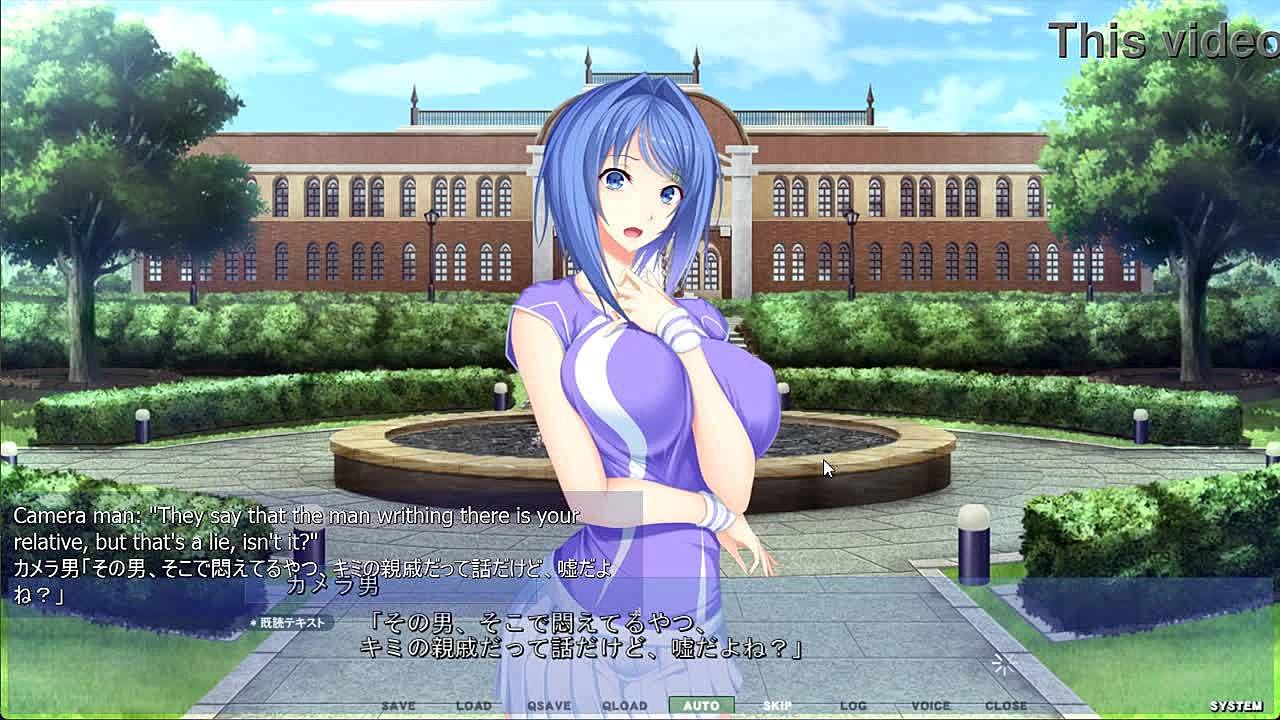Hide the text window with CLOSE
Image resolution: width=1280 pixels, height=720 pixels.
click(x=1006, y=706)
